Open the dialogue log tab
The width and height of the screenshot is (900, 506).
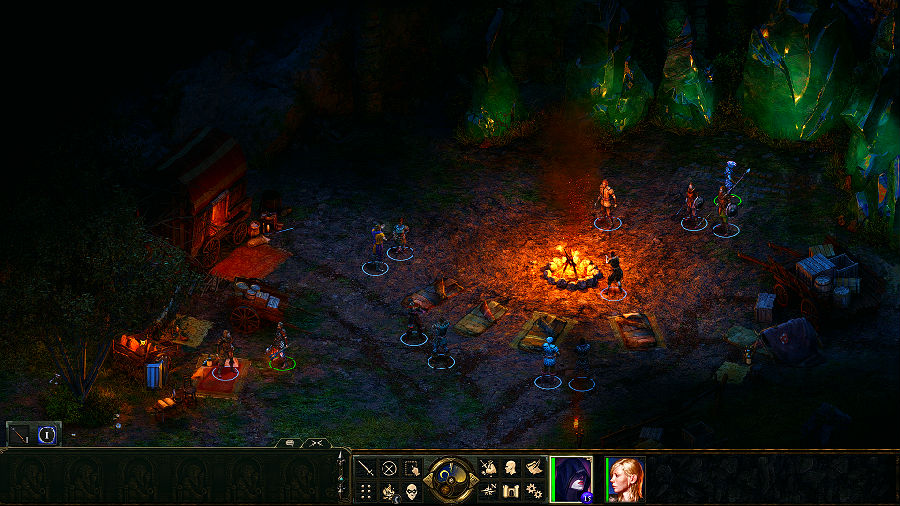[290, 442]
